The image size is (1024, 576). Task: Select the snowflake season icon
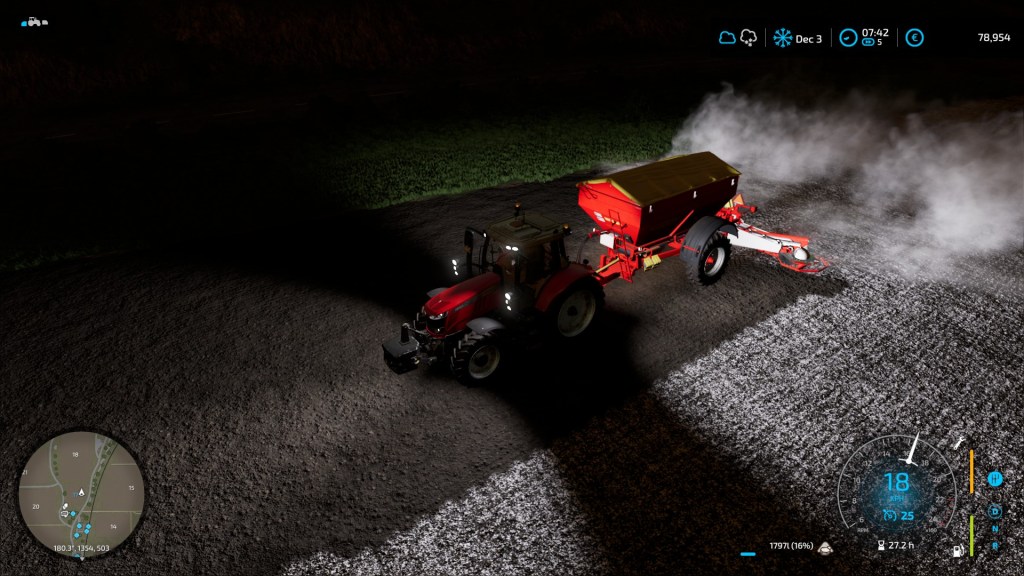coord(782,38)
